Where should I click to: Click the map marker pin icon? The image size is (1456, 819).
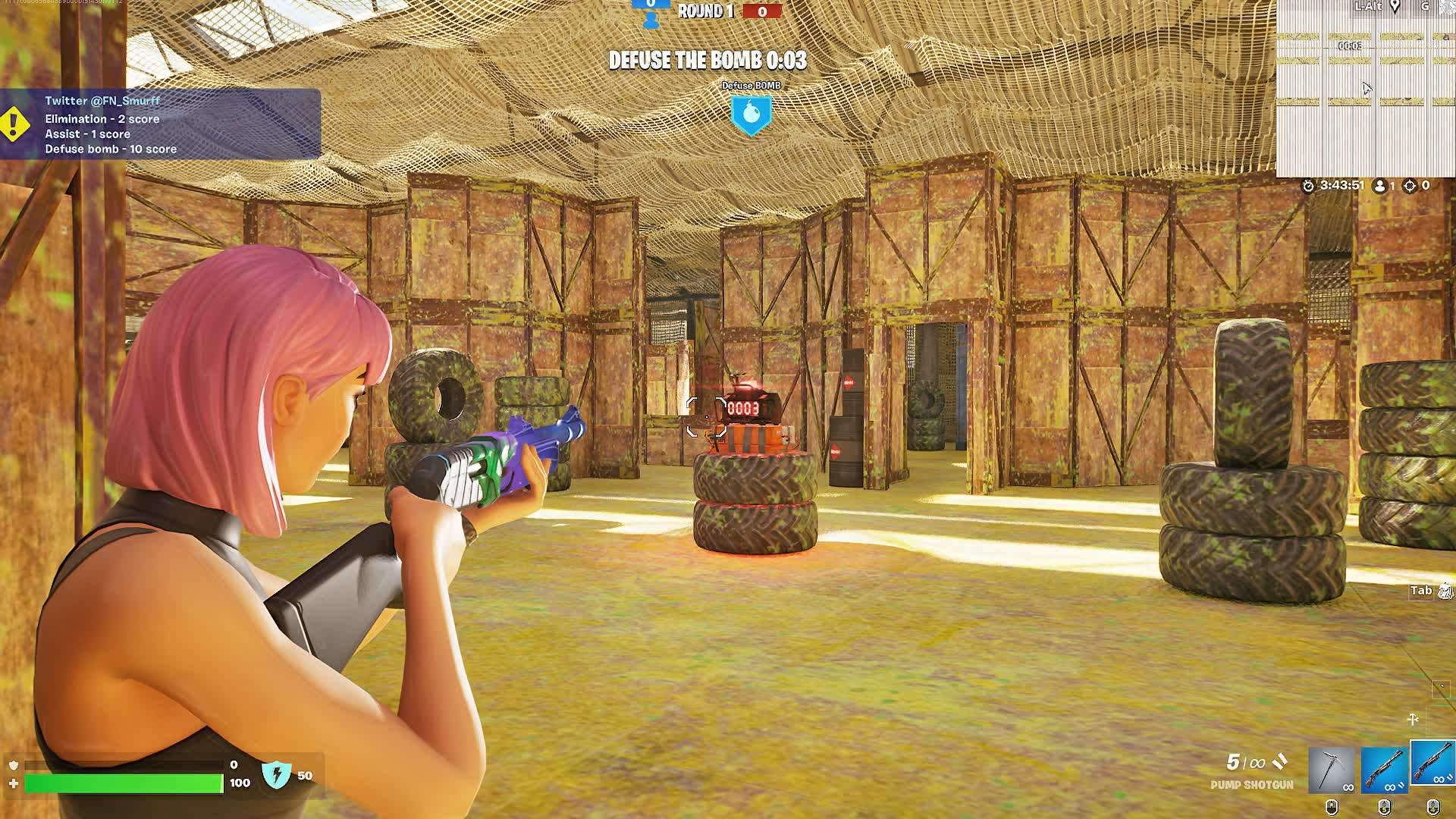click(1395, 7)
